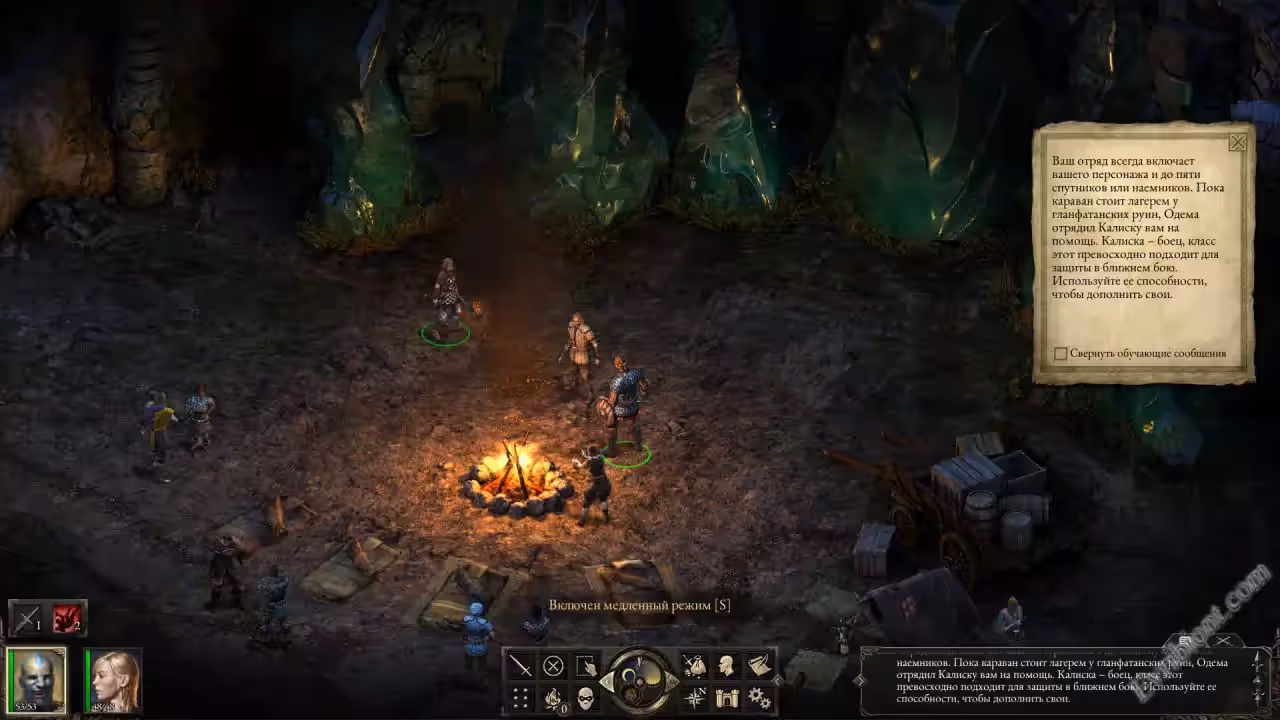Cancel the current action with the X button
The height and width of the screenshot is (720, 1280).
(553, 665)
